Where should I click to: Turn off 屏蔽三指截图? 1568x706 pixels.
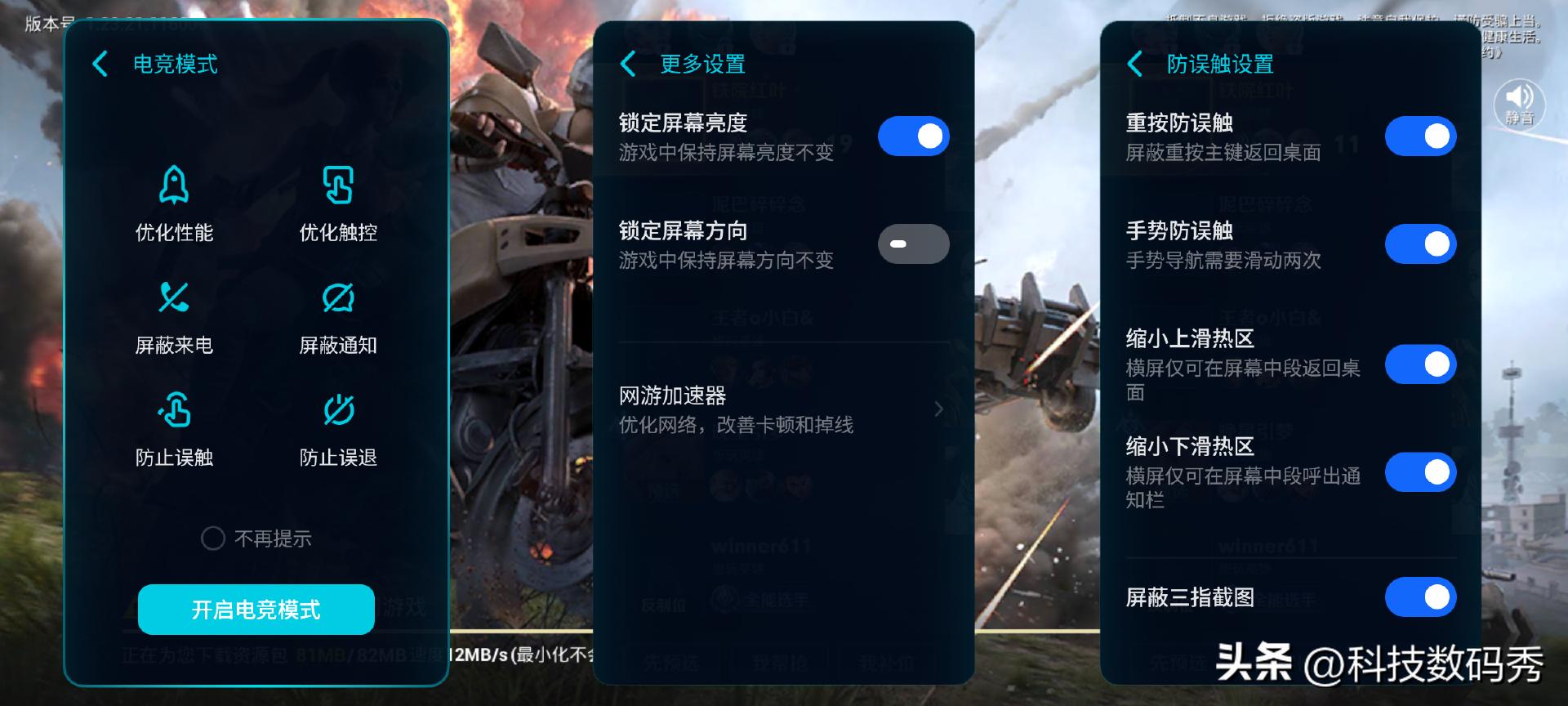1421,597
